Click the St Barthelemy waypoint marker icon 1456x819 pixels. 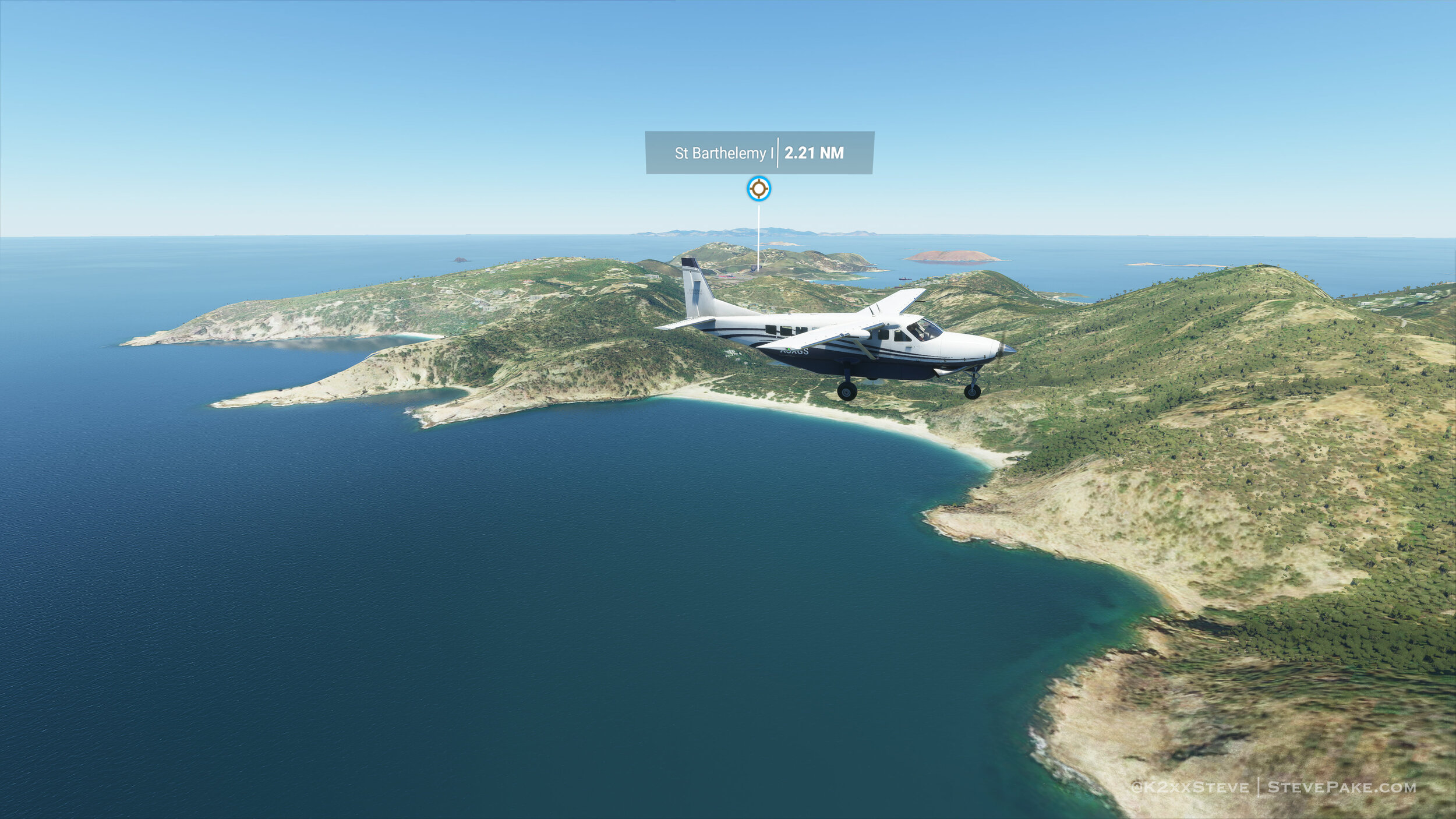[x=758, y=189]
